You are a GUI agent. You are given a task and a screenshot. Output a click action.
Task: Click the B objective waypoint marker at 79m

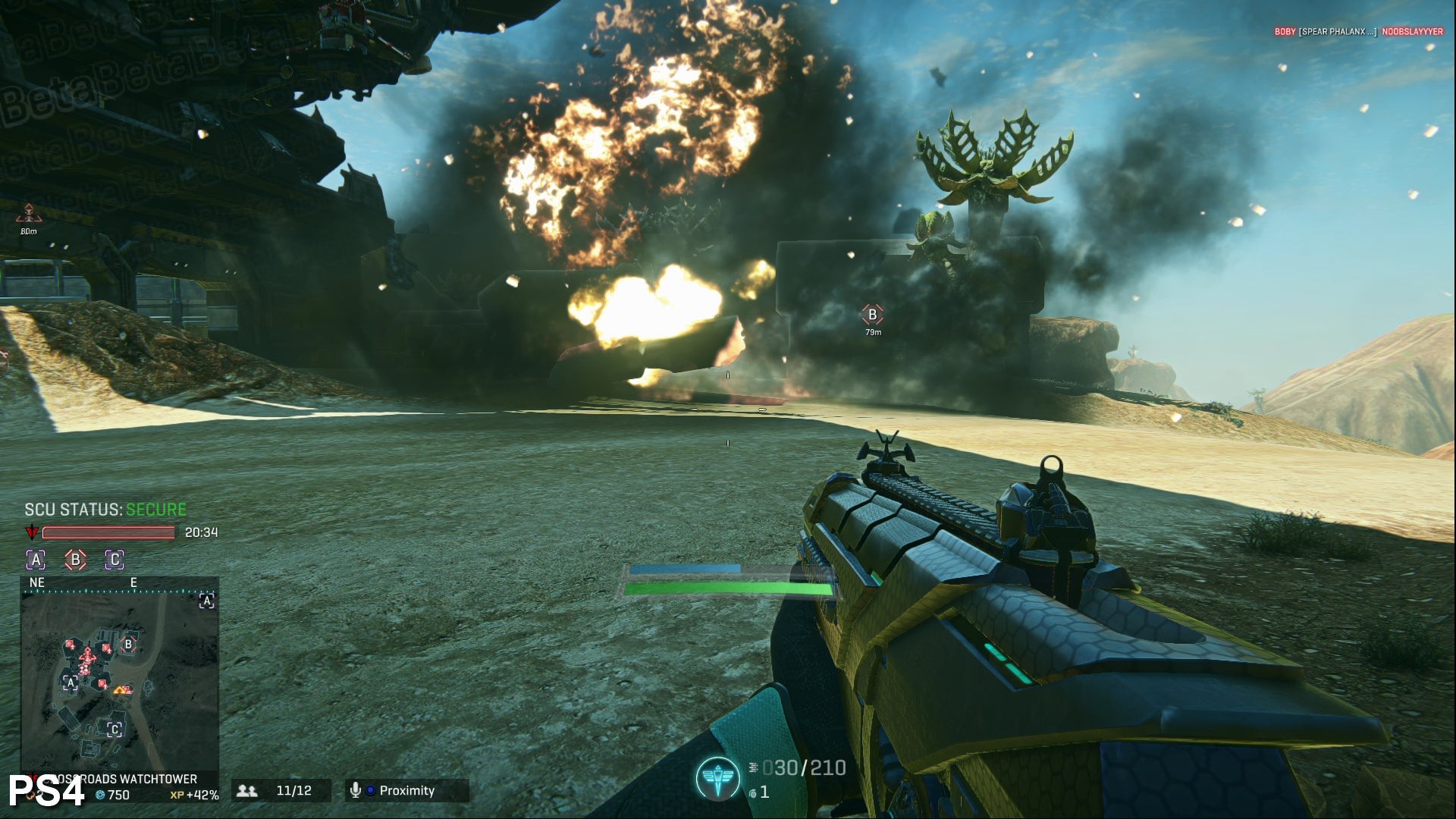point(872,314)
